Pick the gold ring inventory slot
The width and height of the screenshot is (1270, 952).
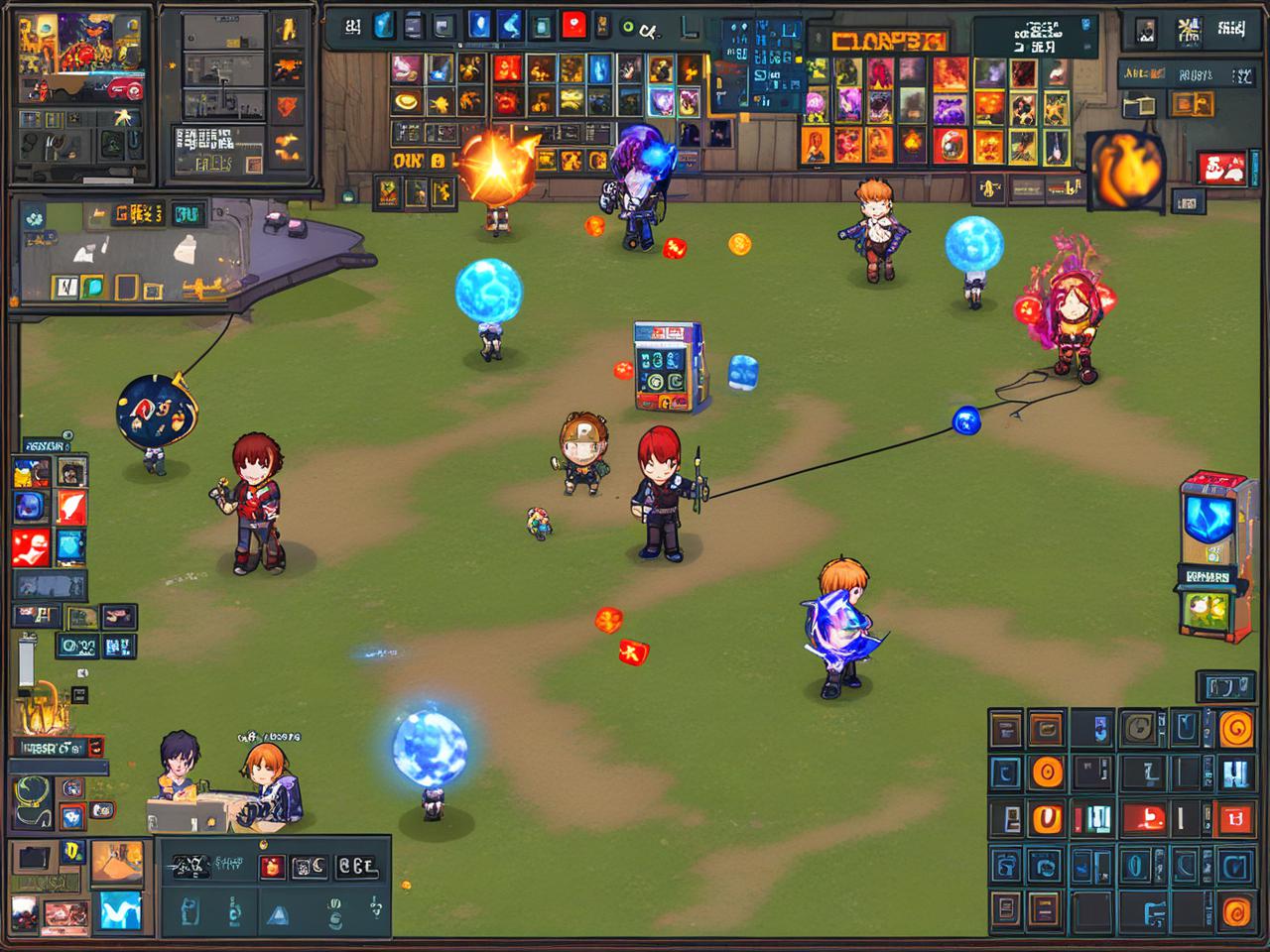click(405, 100)
